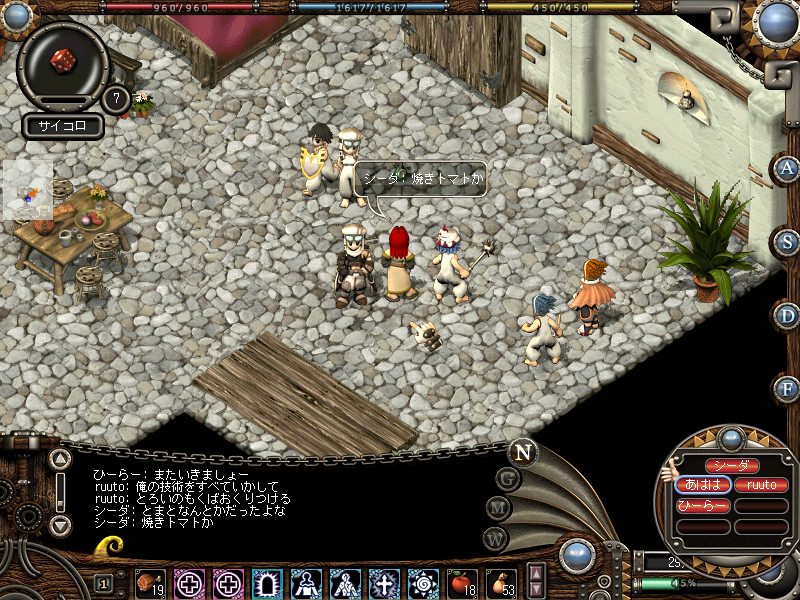Switch to the N chat channel tab
This screenshot has height=600, width=800.
pos(522,451)
